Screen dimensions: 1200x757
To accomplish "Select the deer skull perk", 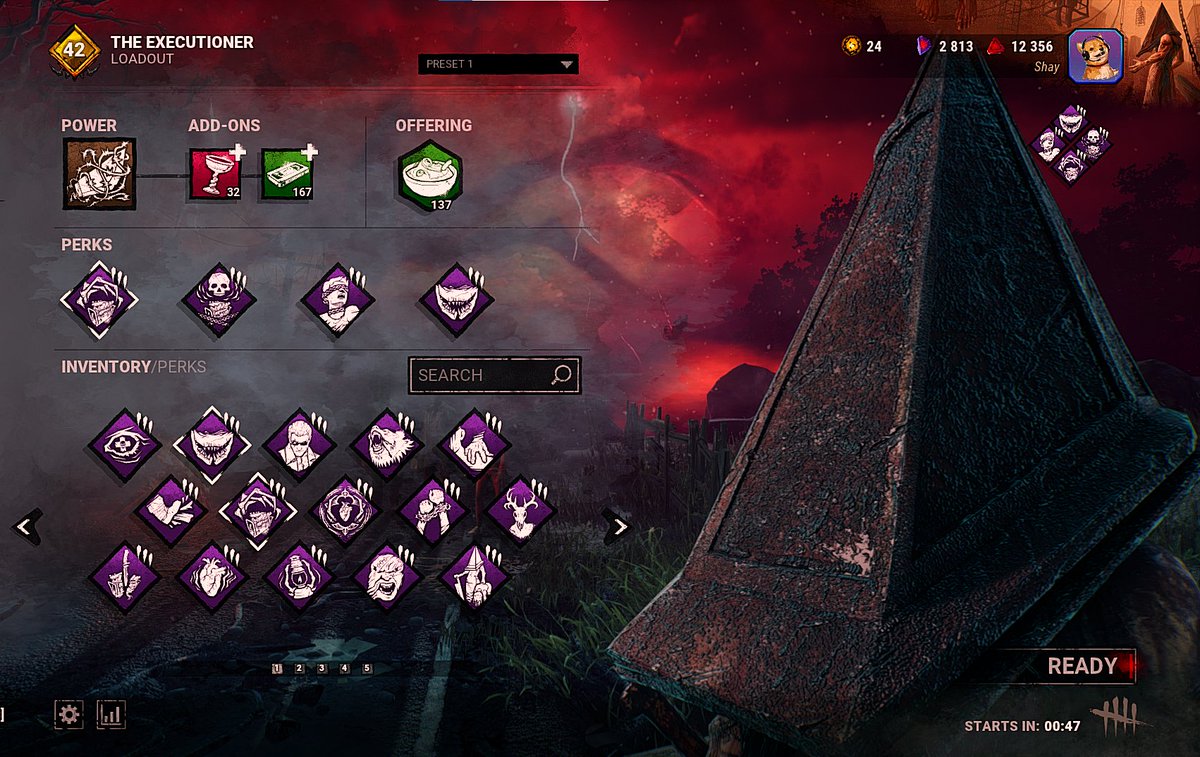I will (521, 510).
